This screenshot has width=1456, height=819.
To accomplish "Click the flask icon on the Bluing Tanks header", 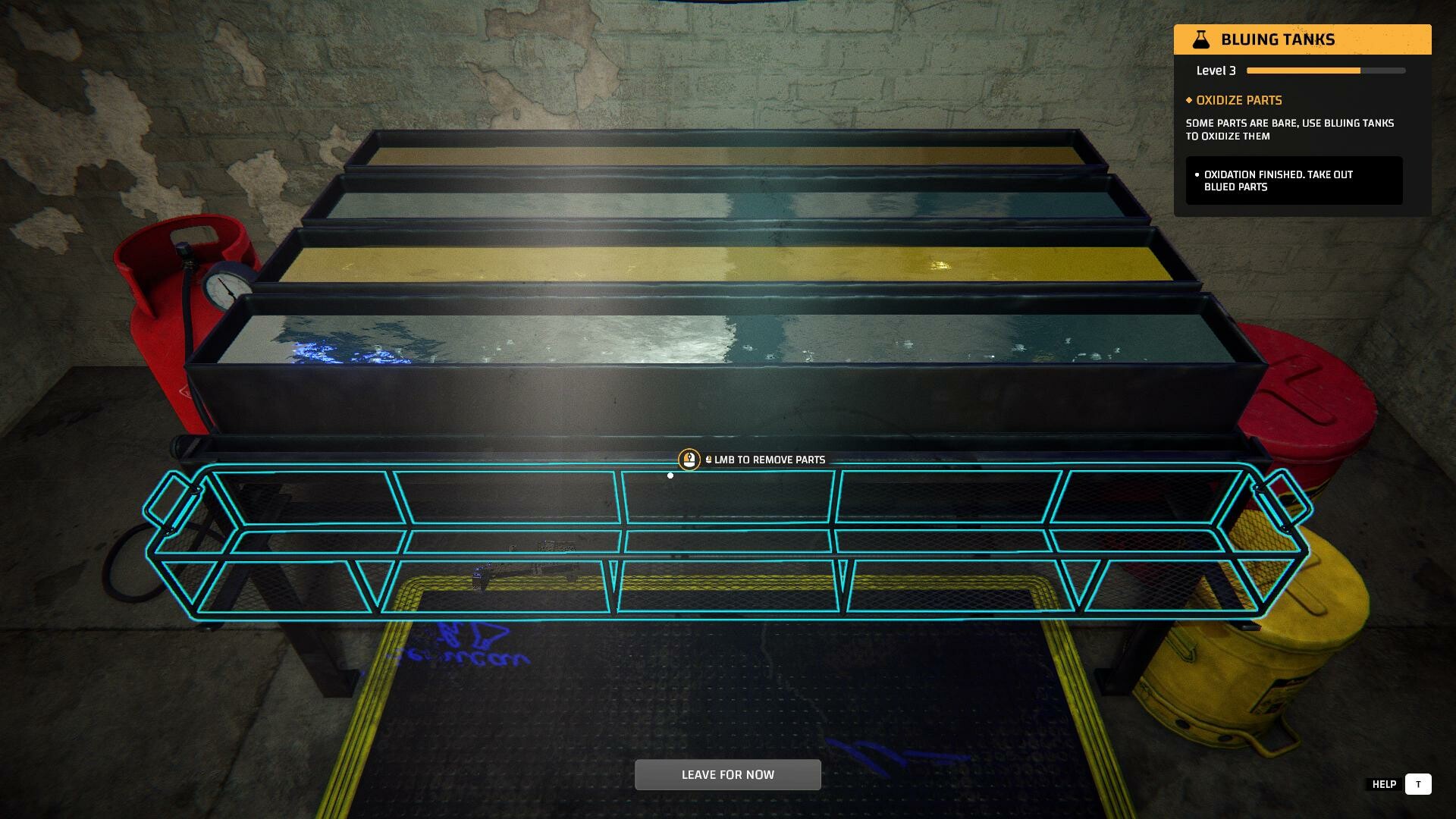I will pyautogui.click(x=1203, y=39).
